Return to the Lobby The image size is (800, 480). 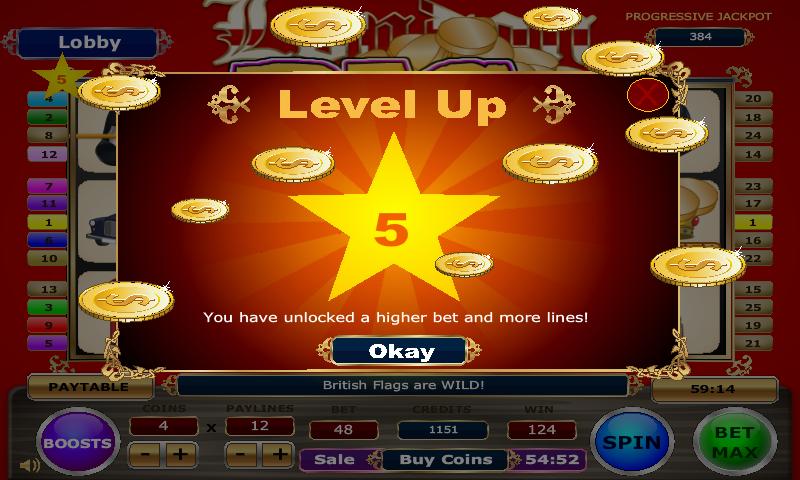(x=89, y=43)
